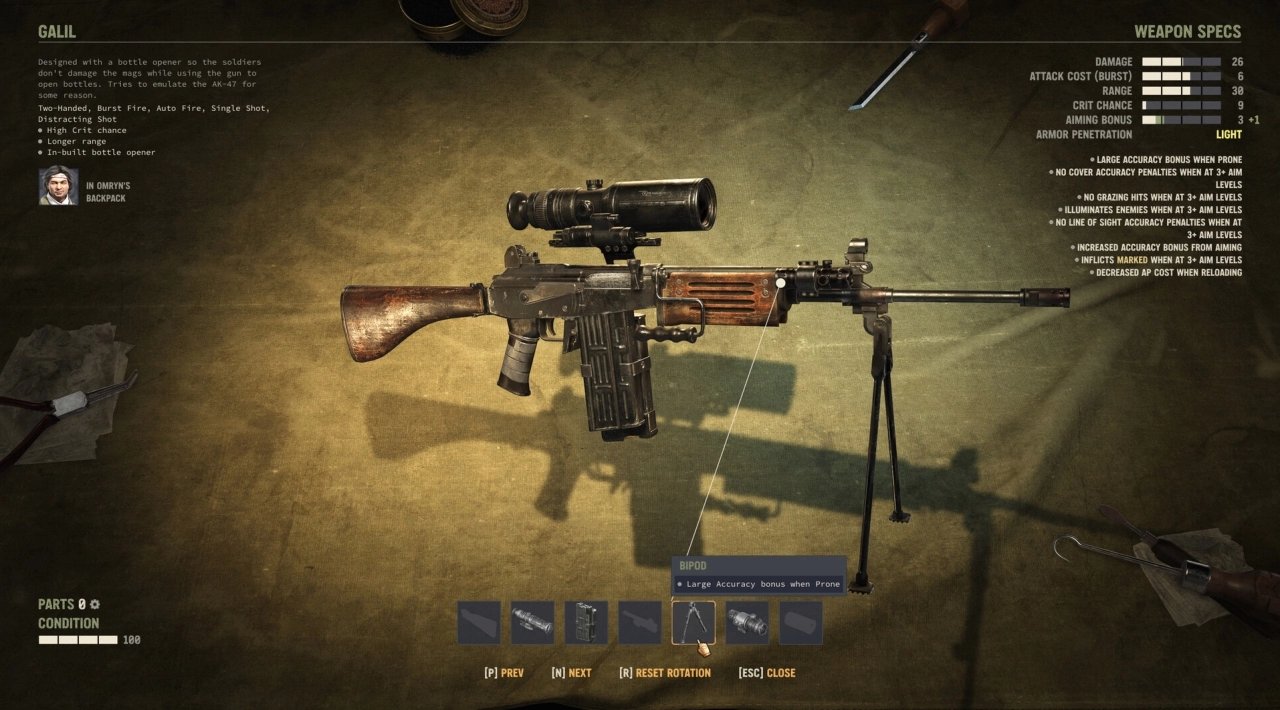Image resolution: width=1280 pixels, height=710 pixels.
Task: Show the Next weapon
Action: (571, 673)
